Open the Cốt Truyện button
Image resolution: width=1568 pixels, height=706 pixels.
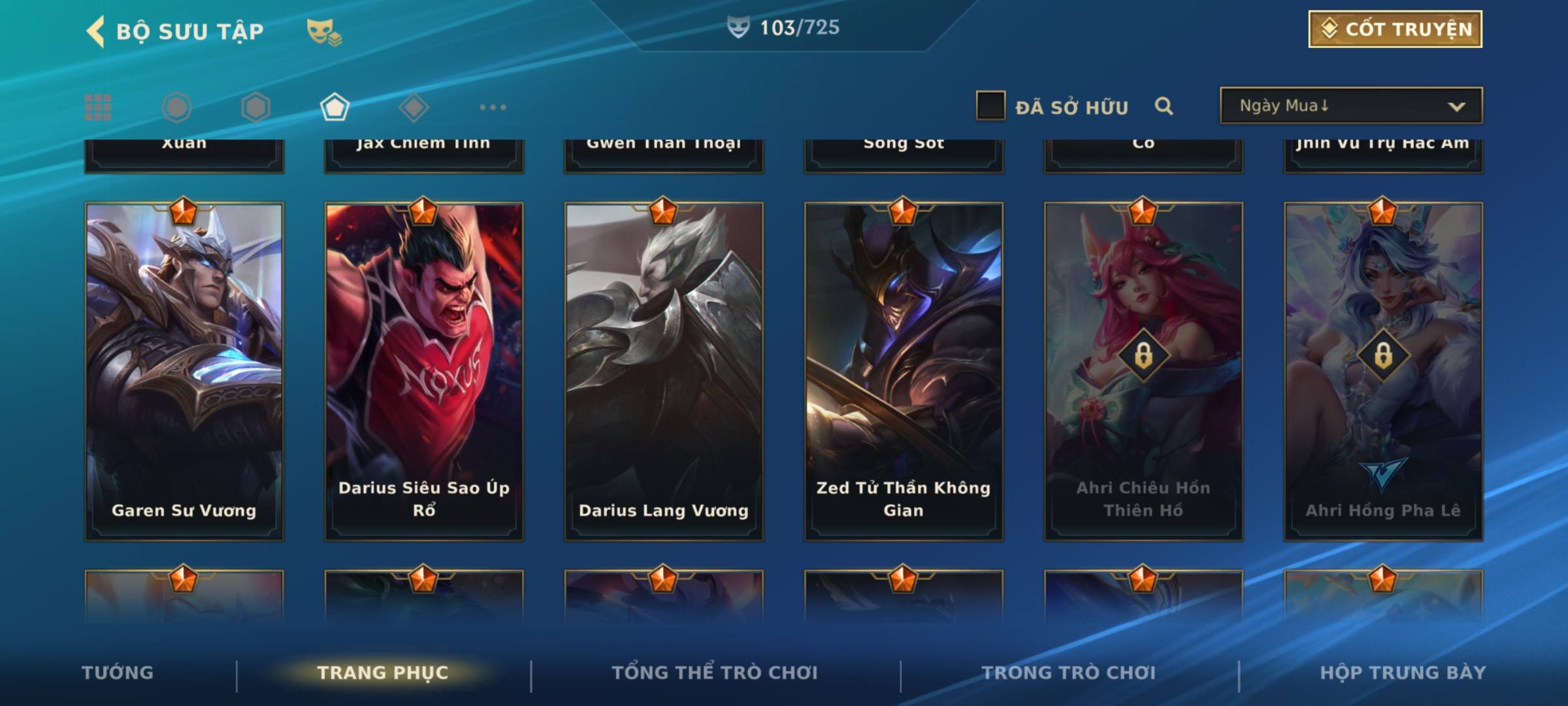(x=1395, y=29)
